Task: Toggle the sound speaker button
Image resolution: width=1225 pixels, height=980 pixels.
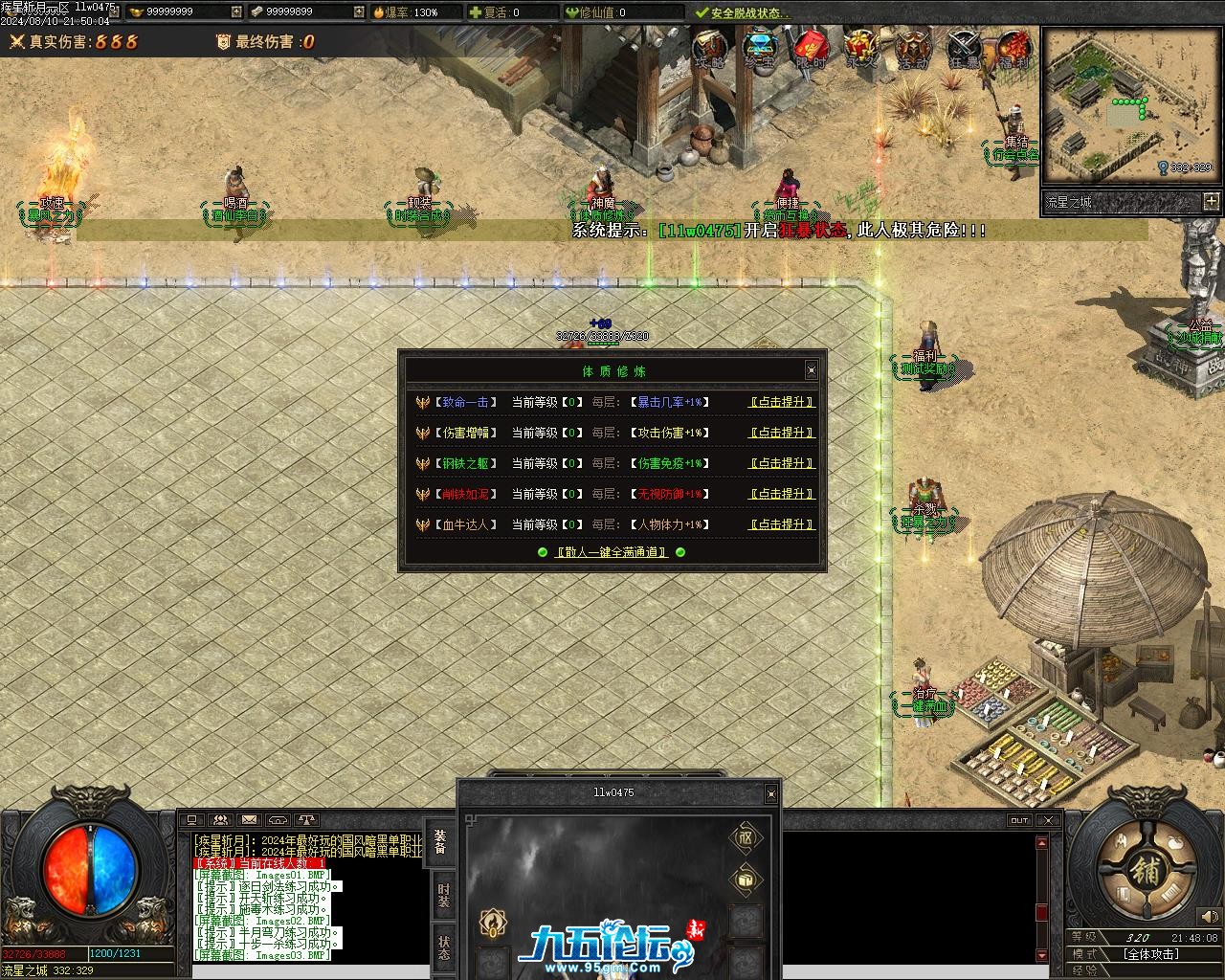Action: (1208, 918)
